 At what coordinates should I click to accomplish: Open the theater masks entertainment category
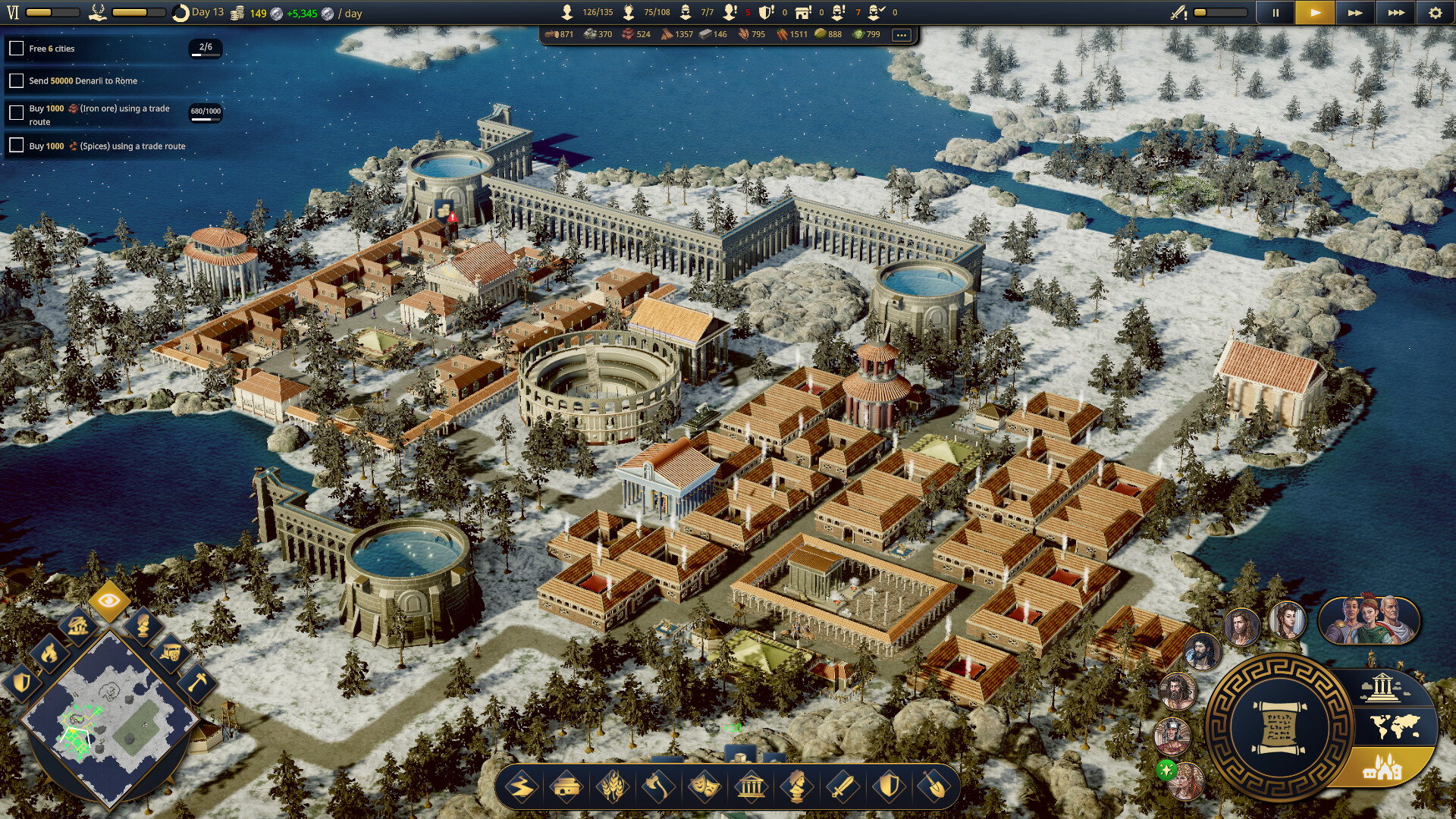tap(704, 787)
